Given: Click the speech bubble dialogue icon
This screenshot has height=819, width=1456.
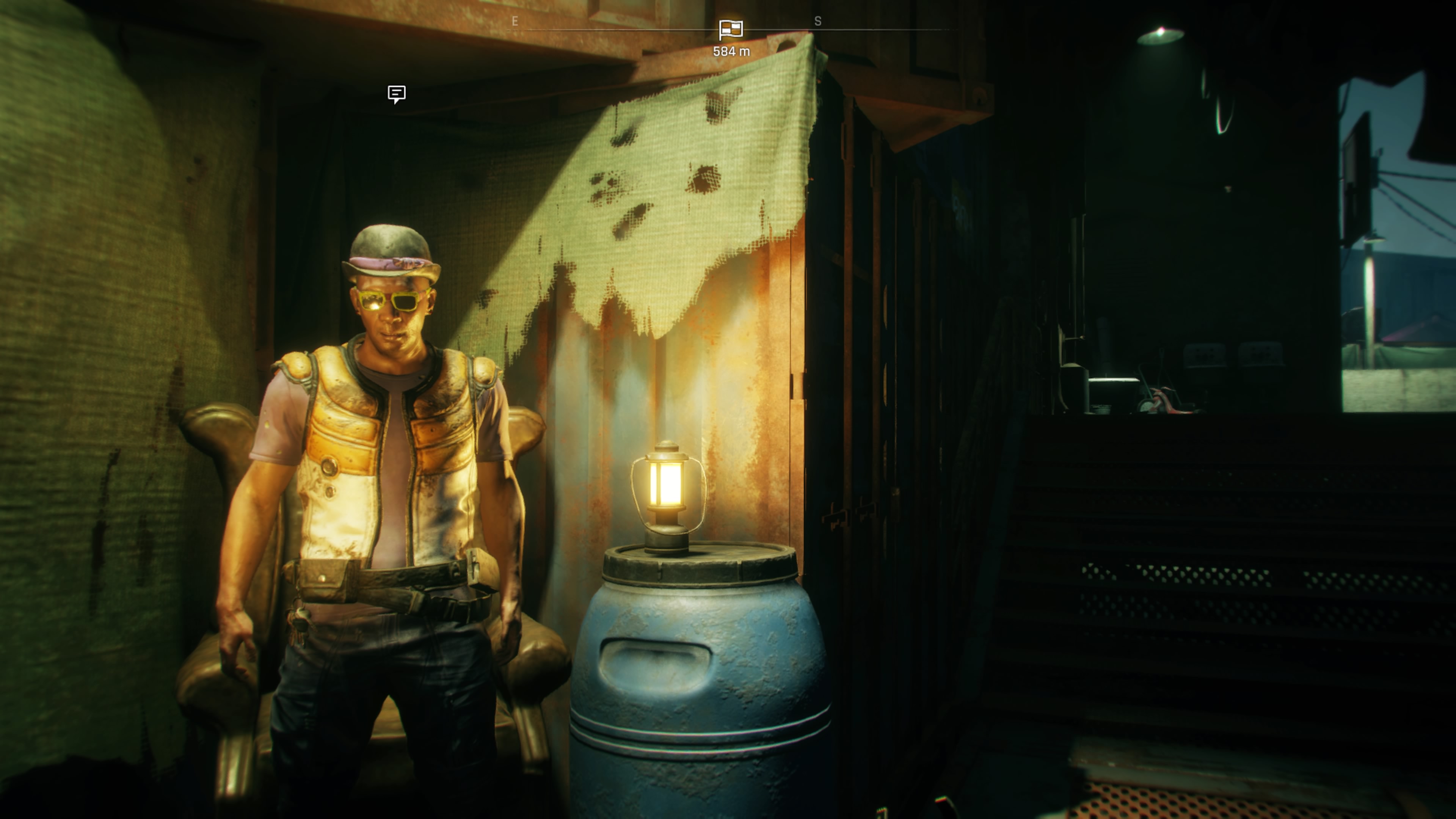Looking at the screenshot, I should (x=396, y=94).
